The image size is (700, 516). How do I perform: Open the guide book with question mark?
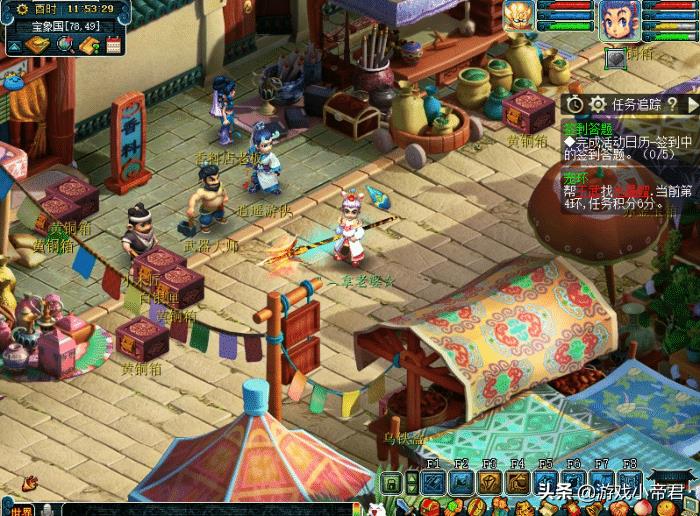tap(89, 45)
